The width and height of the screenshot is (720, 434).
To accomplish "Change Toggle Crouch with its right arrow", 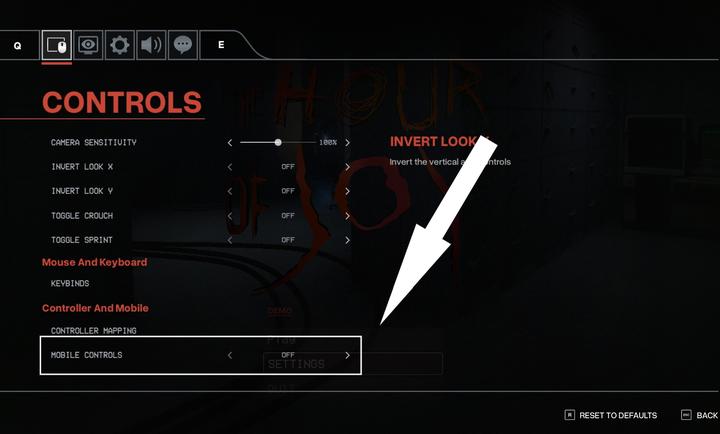I will click(348, 216).
